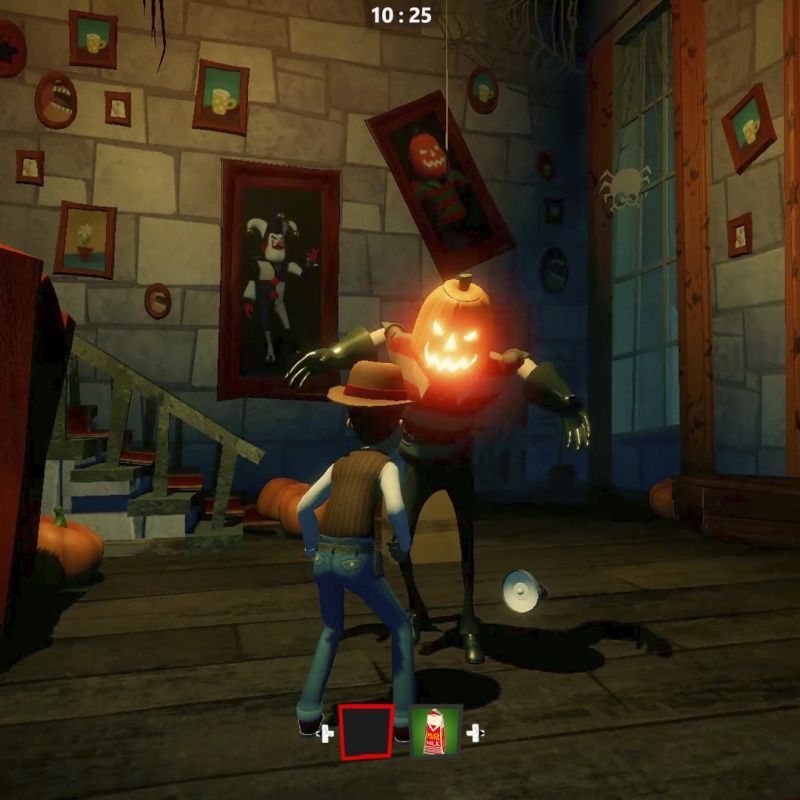Select the milk carton inventory slot

(x=436, y=730)
